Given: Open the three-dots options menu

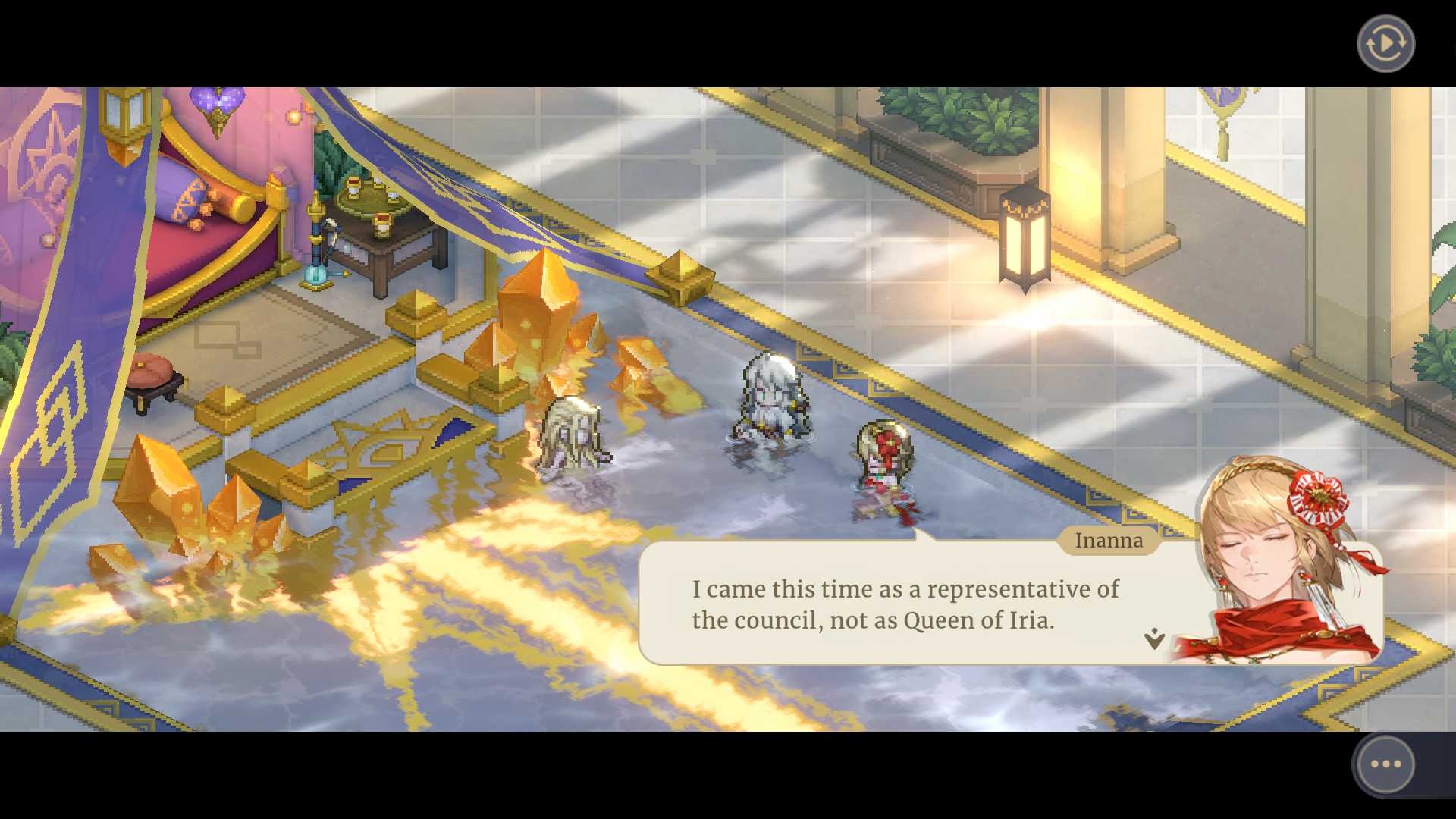Looking at the screenshot, I should click(x=1385, y=764).
